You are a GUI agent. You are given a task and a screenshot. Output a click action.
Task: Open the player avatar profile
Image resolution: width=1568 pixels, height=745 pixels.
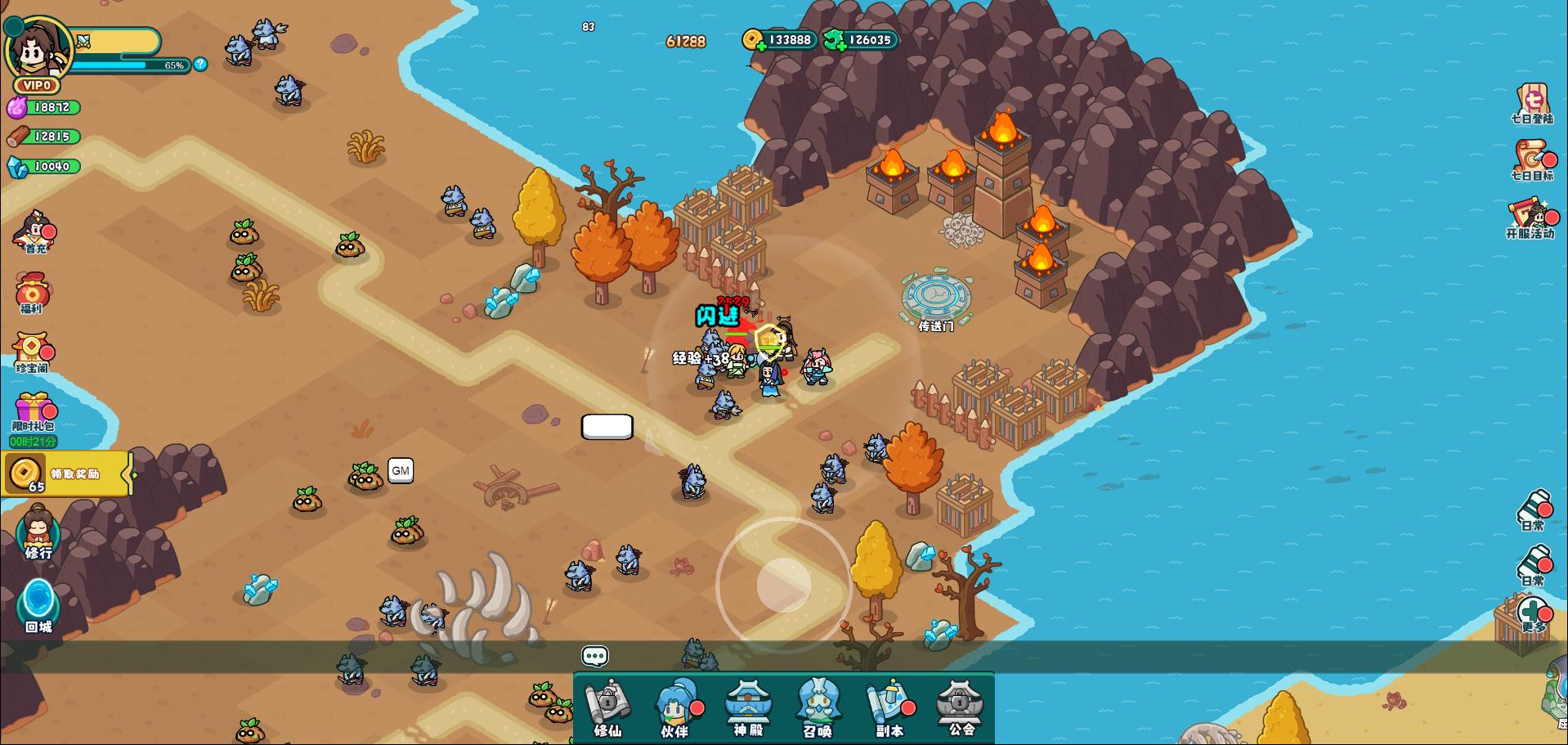[38, 49]
